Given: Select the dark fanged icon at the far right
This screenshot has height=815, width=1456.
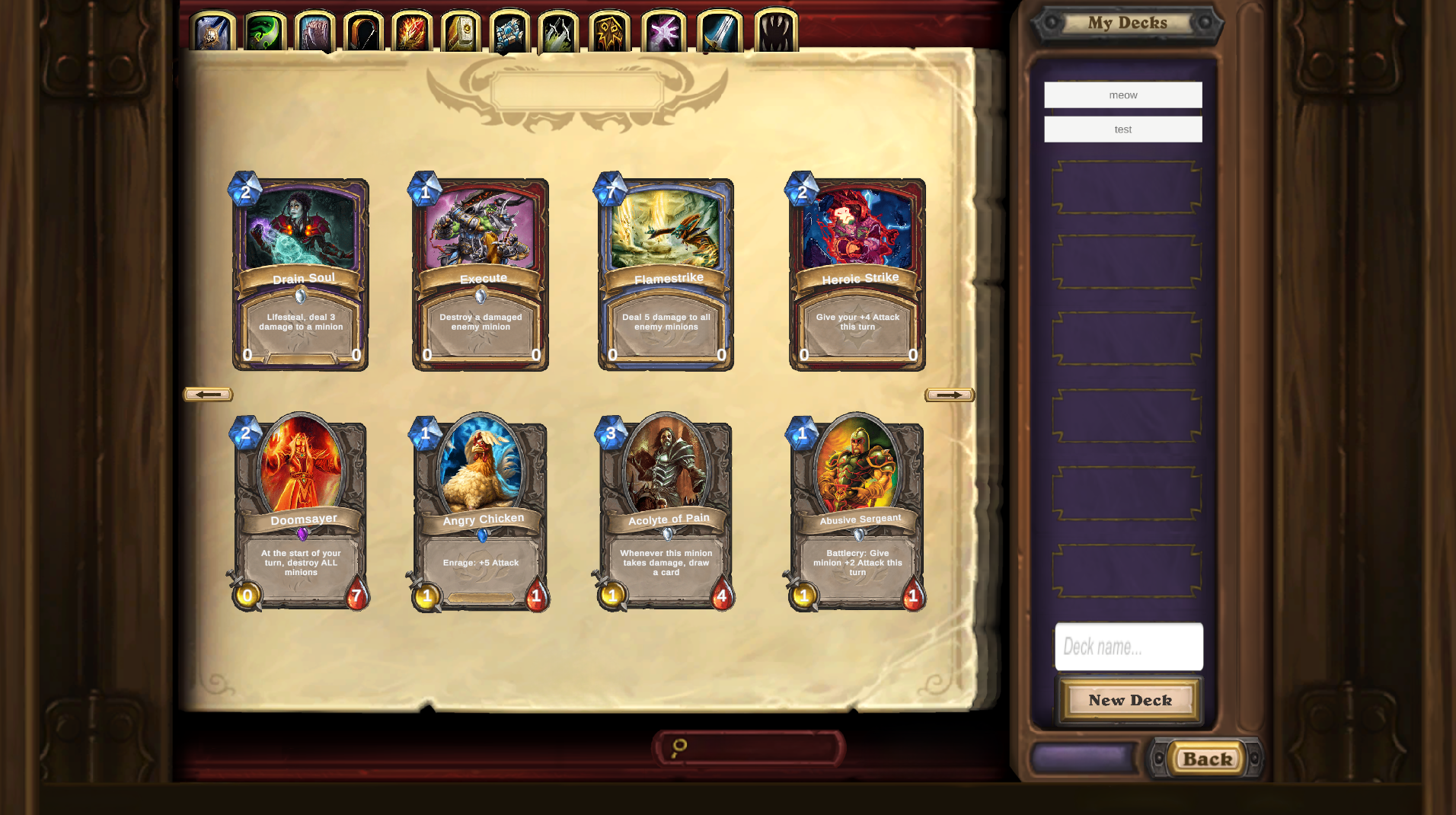Looking at the screenshot, I should [775, 30].
